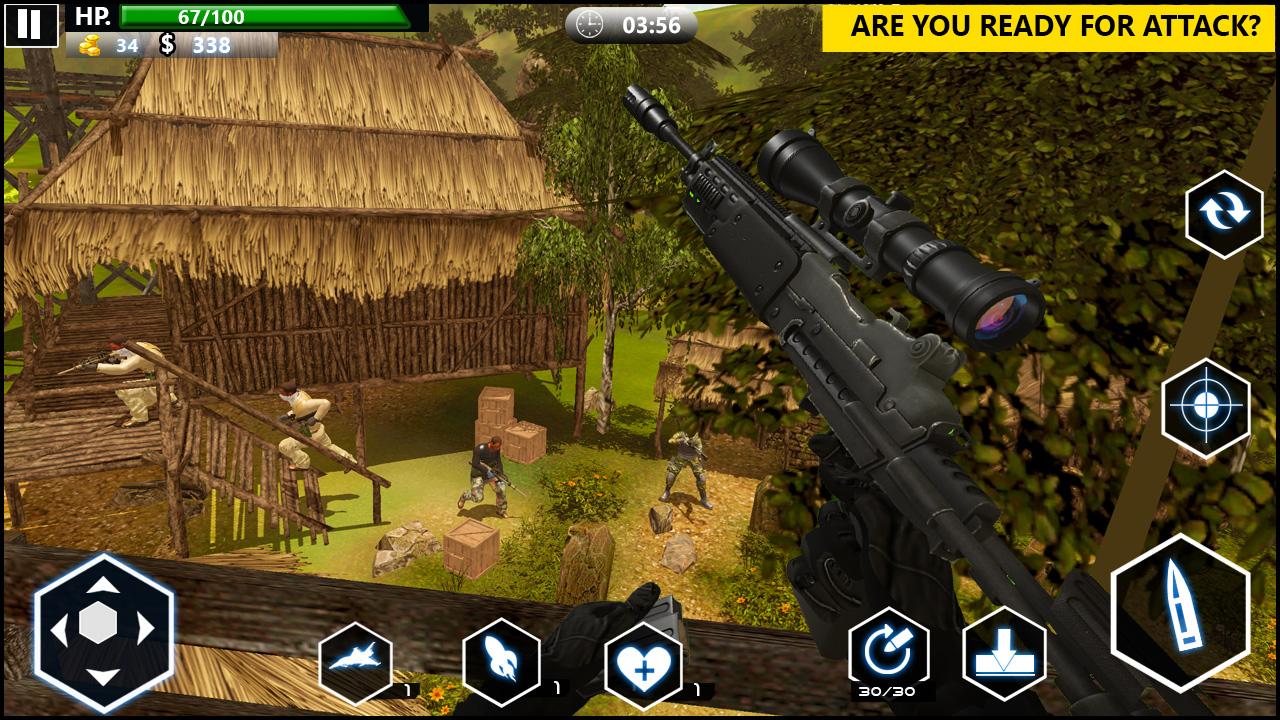Image resolution: width=1280 pixels, height=720 pixels.
Task: Tap the coin counter showing 34
Action: click(103, 44)
